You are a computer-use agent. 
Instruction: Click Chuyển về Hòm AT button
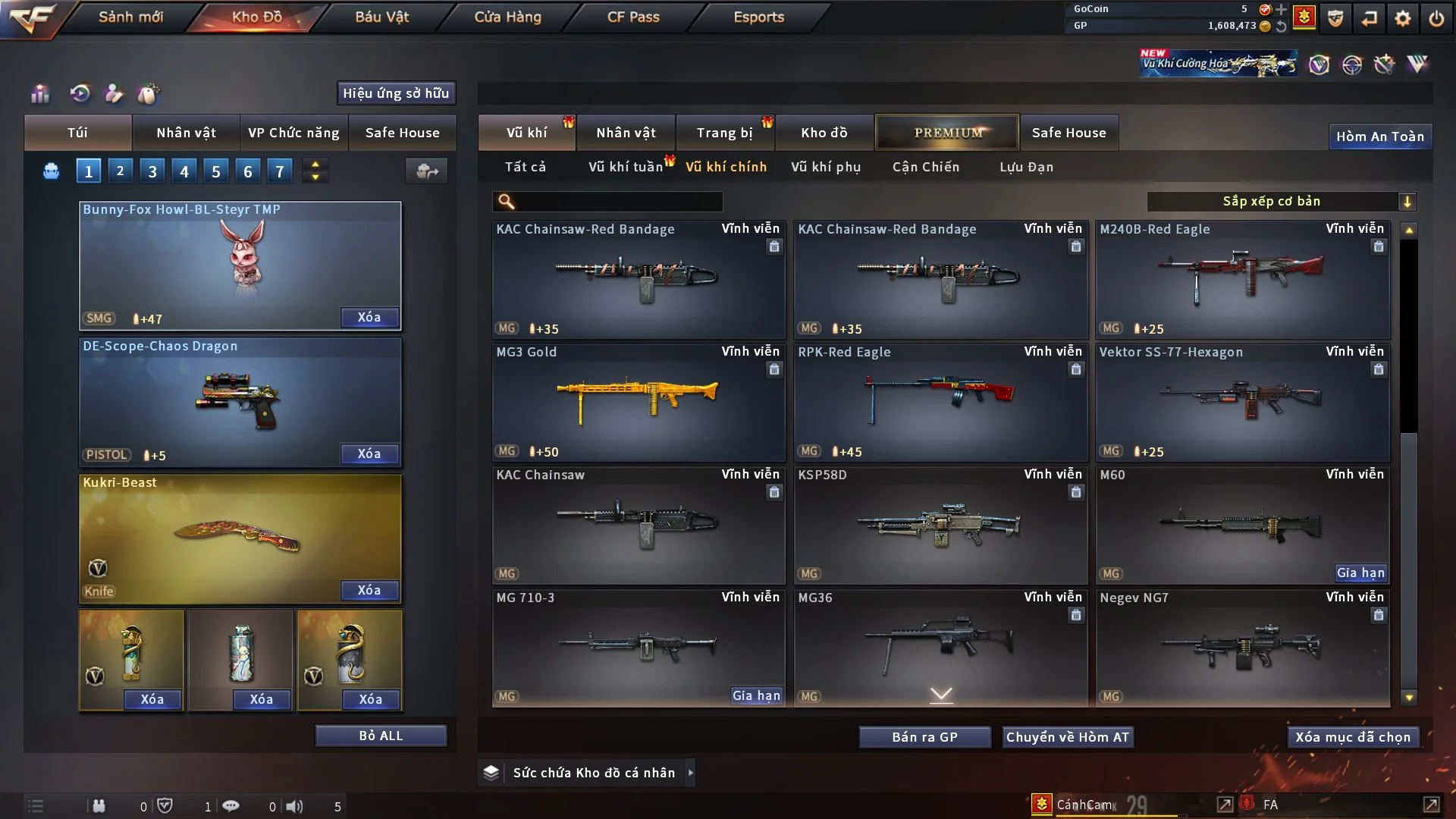[1068, 737]
